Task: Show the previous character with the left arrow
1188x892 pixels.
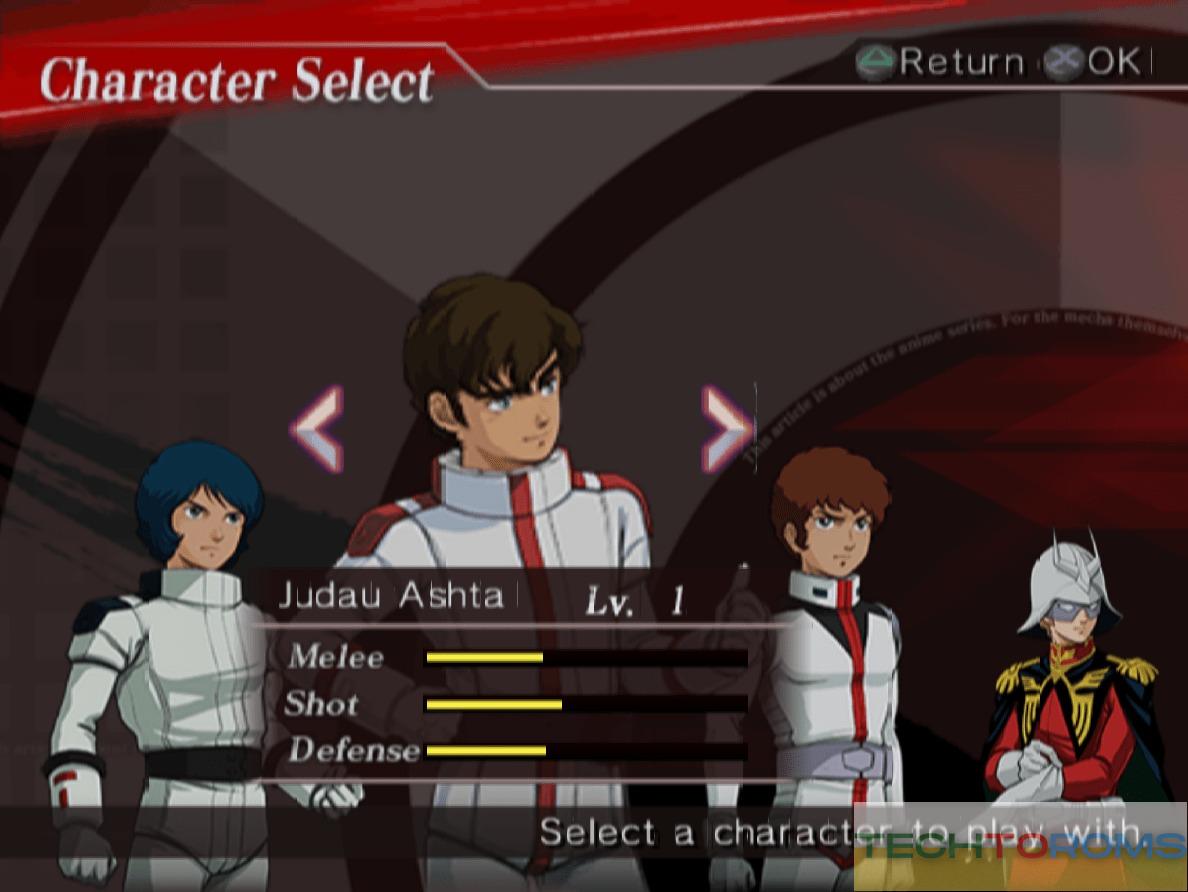Action: coord(318,429)
